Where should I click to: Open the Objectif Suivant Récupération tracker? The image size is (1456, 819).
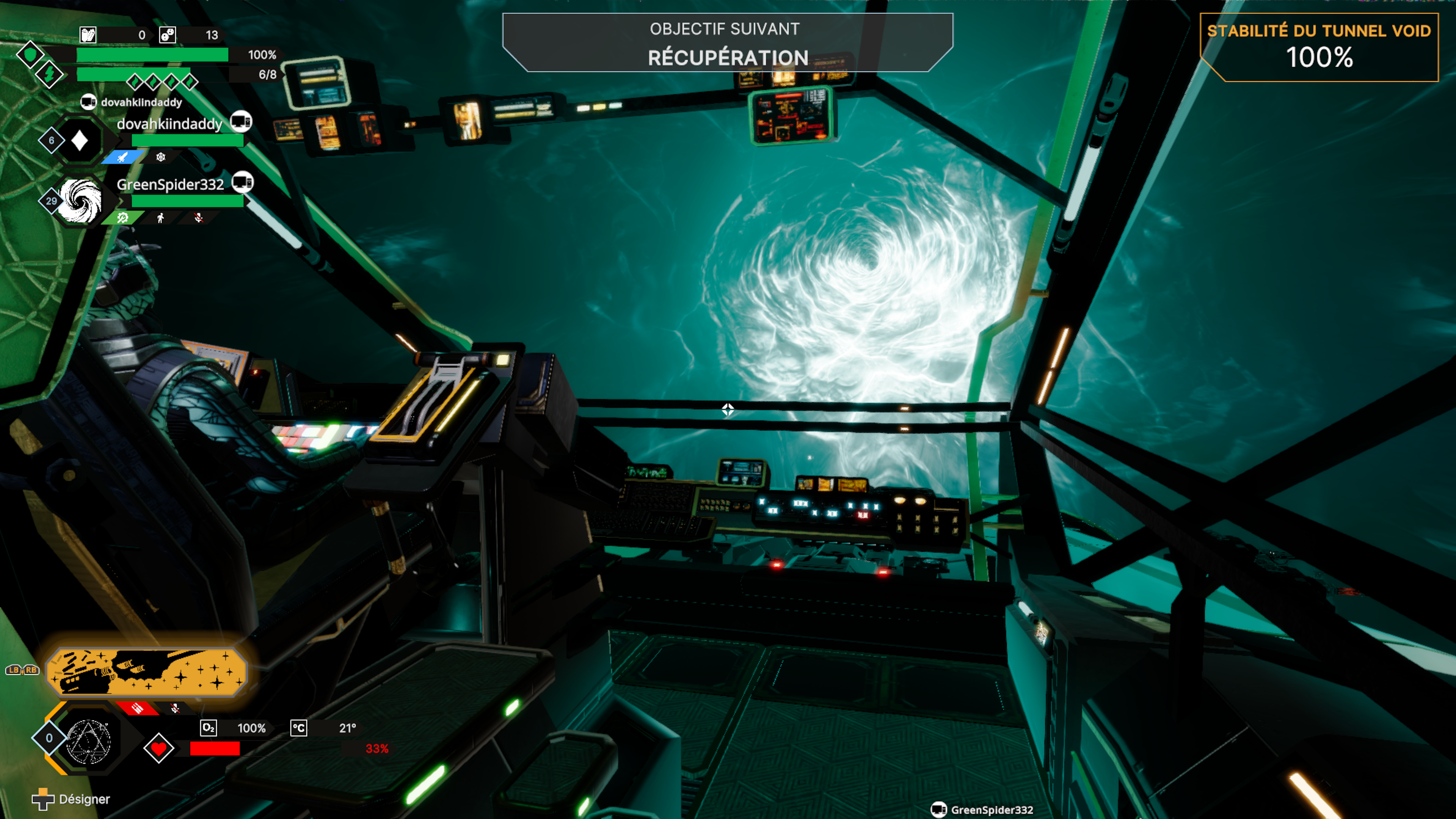tap(728, 43)
